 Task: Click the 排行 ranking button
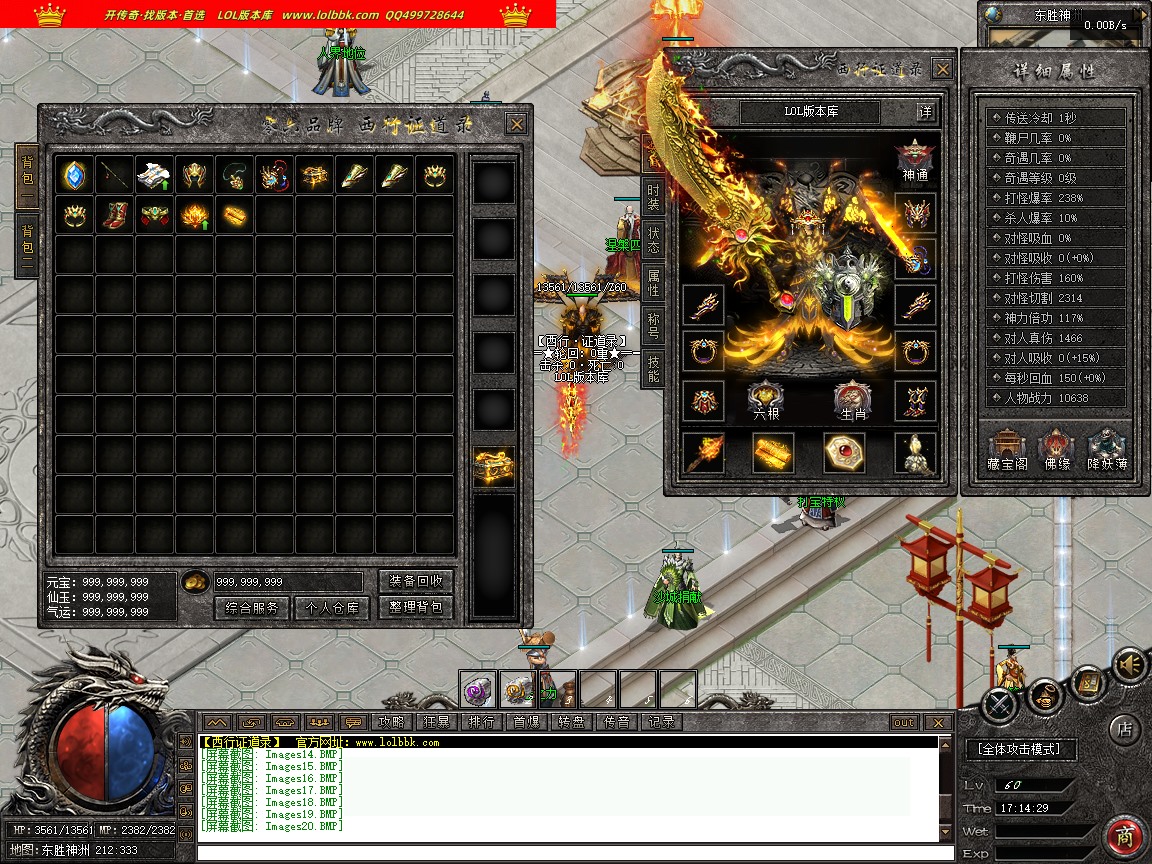pos(480,722)
